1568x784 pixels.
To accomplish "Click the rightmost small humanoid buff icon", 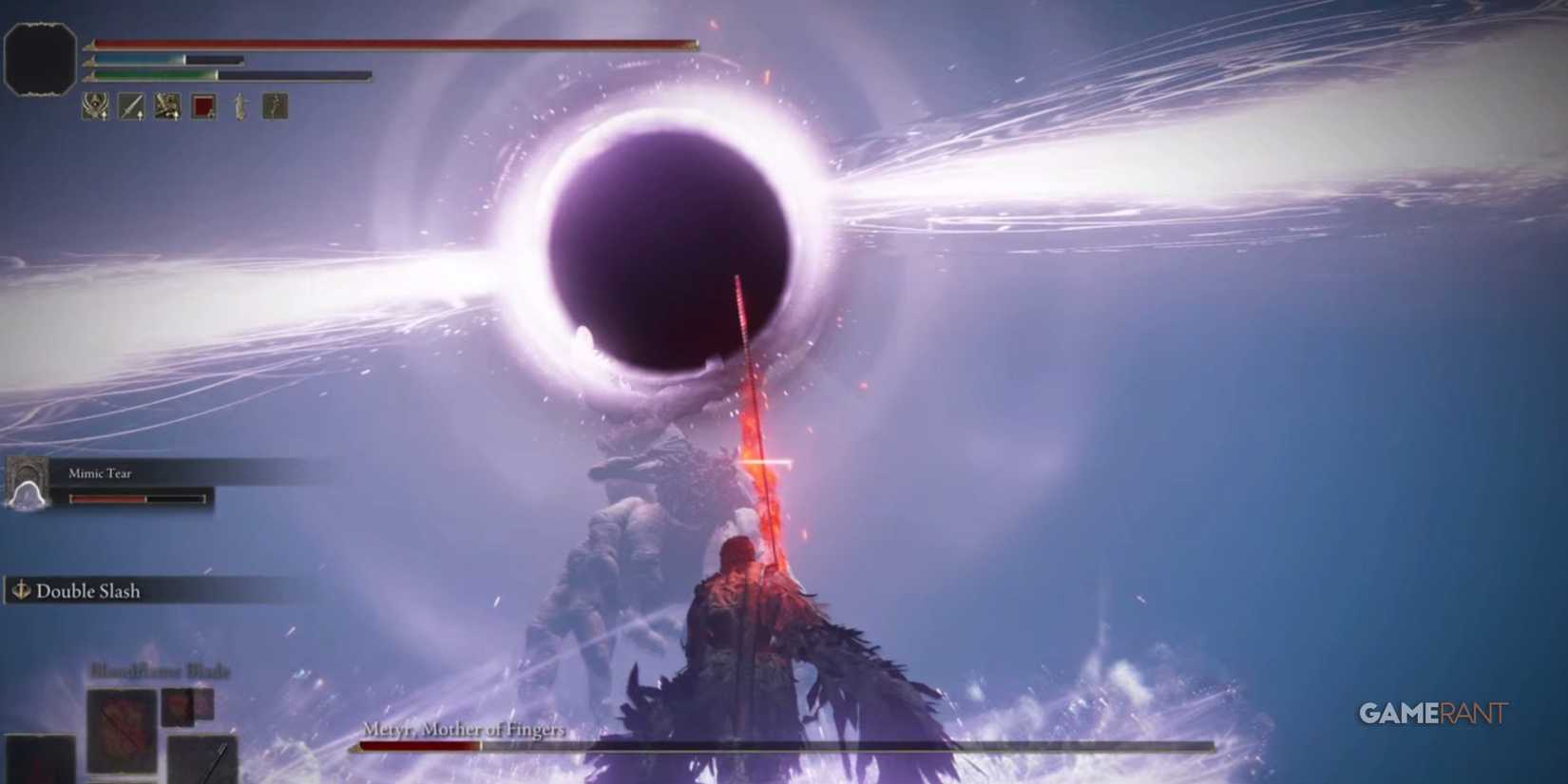I will point(273,107).
